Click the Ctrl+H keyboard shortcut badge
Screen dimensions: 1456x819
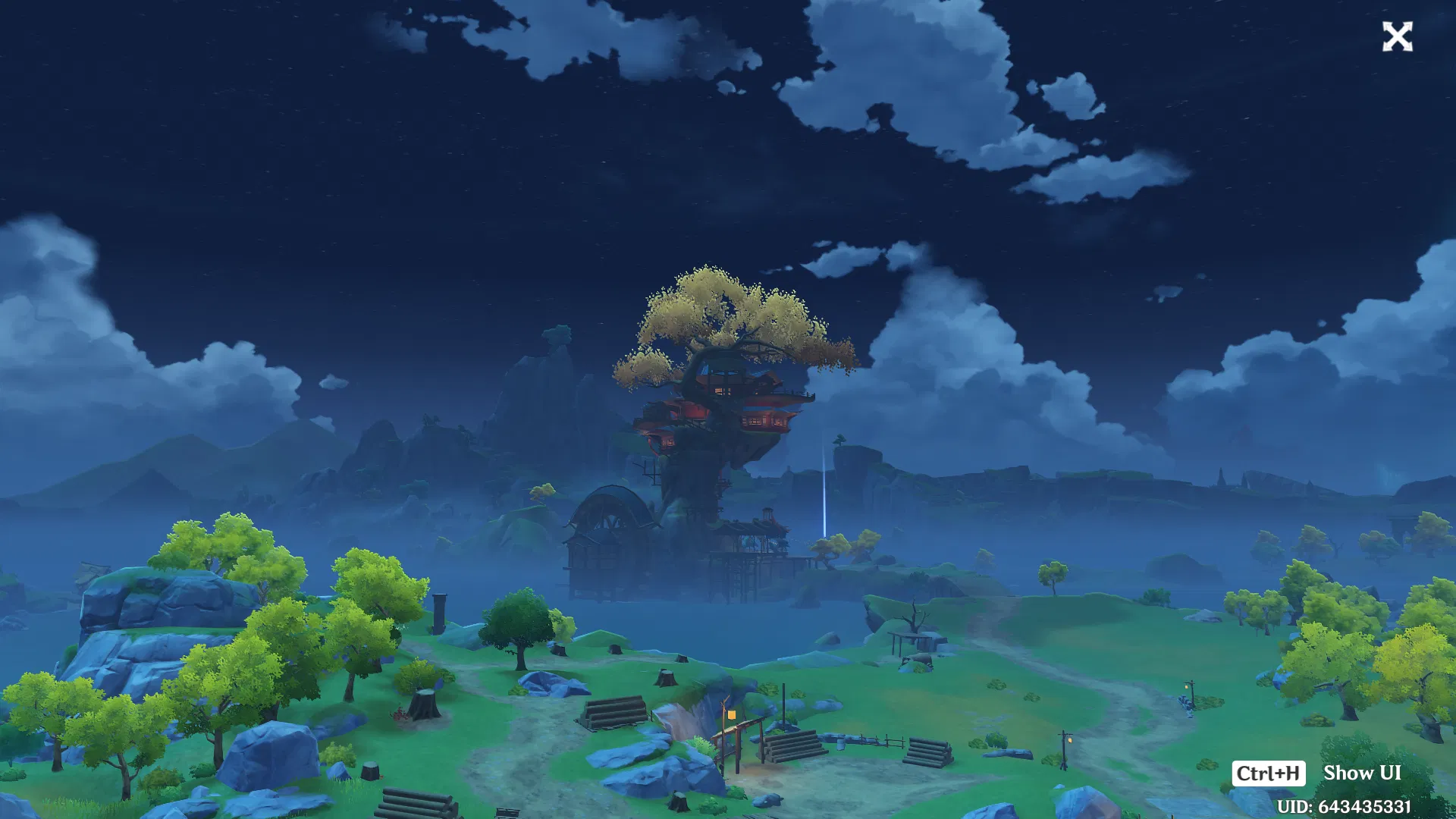pos(1269,773)
